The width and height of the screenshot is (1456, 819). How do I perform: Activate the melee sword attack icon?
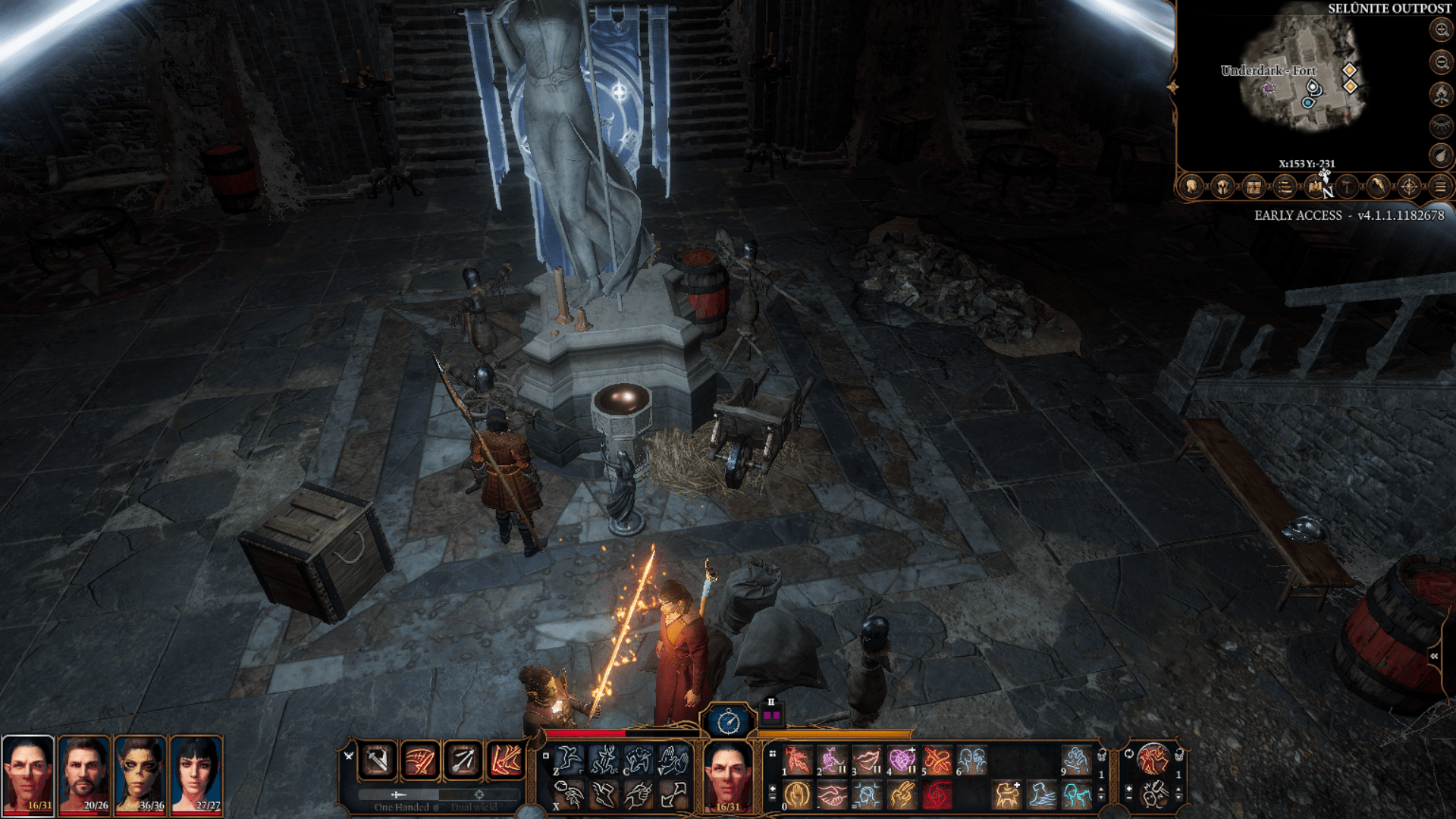pos(378,760)
